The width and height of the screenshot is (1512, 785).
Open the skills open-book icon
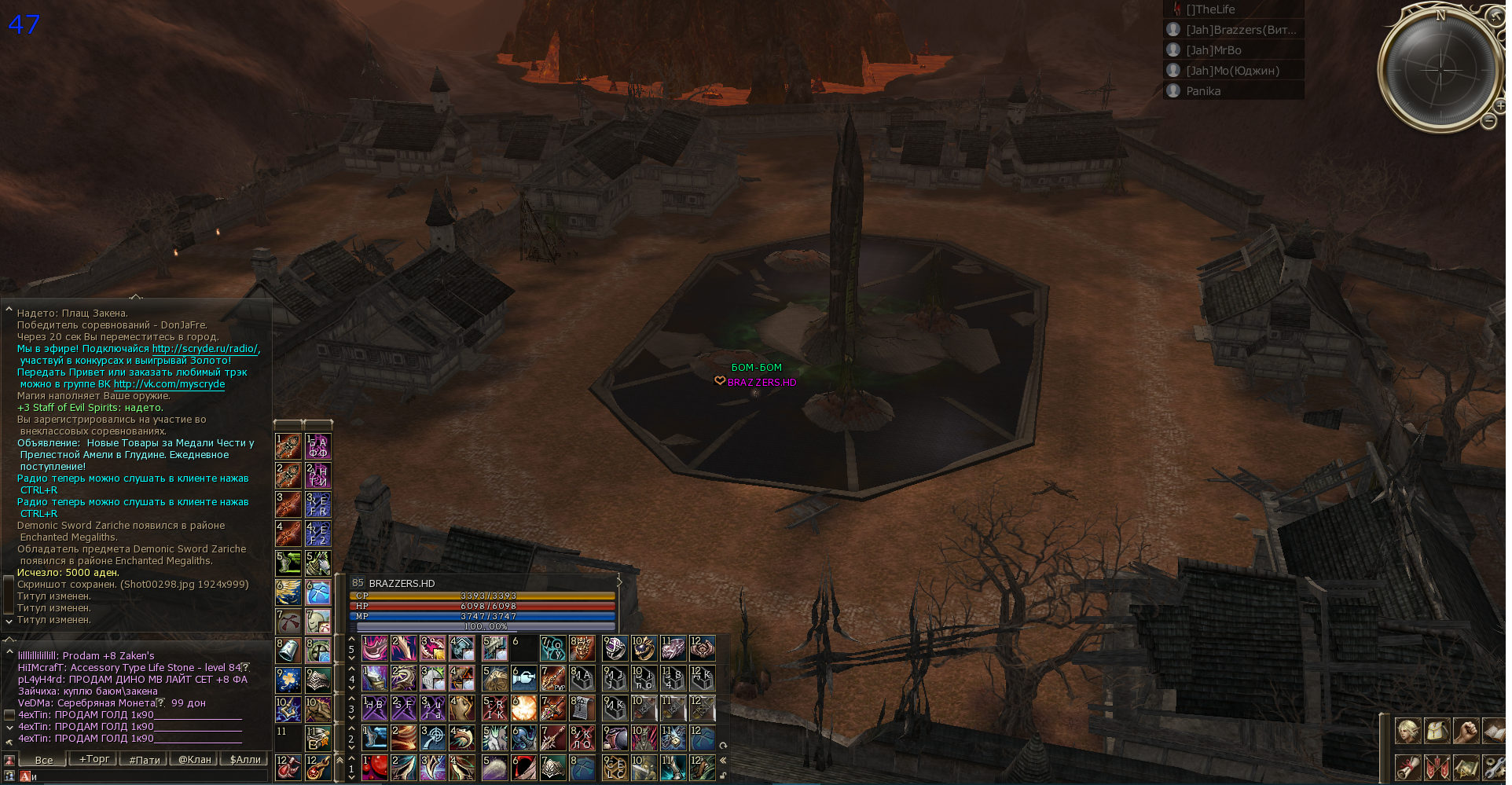(1494, 732)
